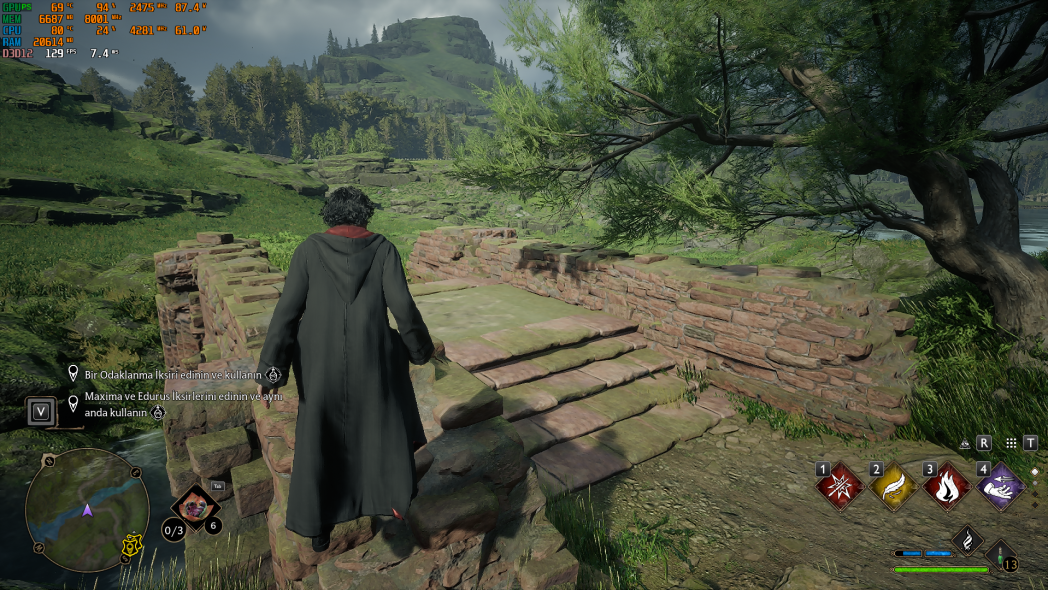Activate the purple hand spell in slot 4
This screenshot has width=1048, height=590.
point(1000,487)
